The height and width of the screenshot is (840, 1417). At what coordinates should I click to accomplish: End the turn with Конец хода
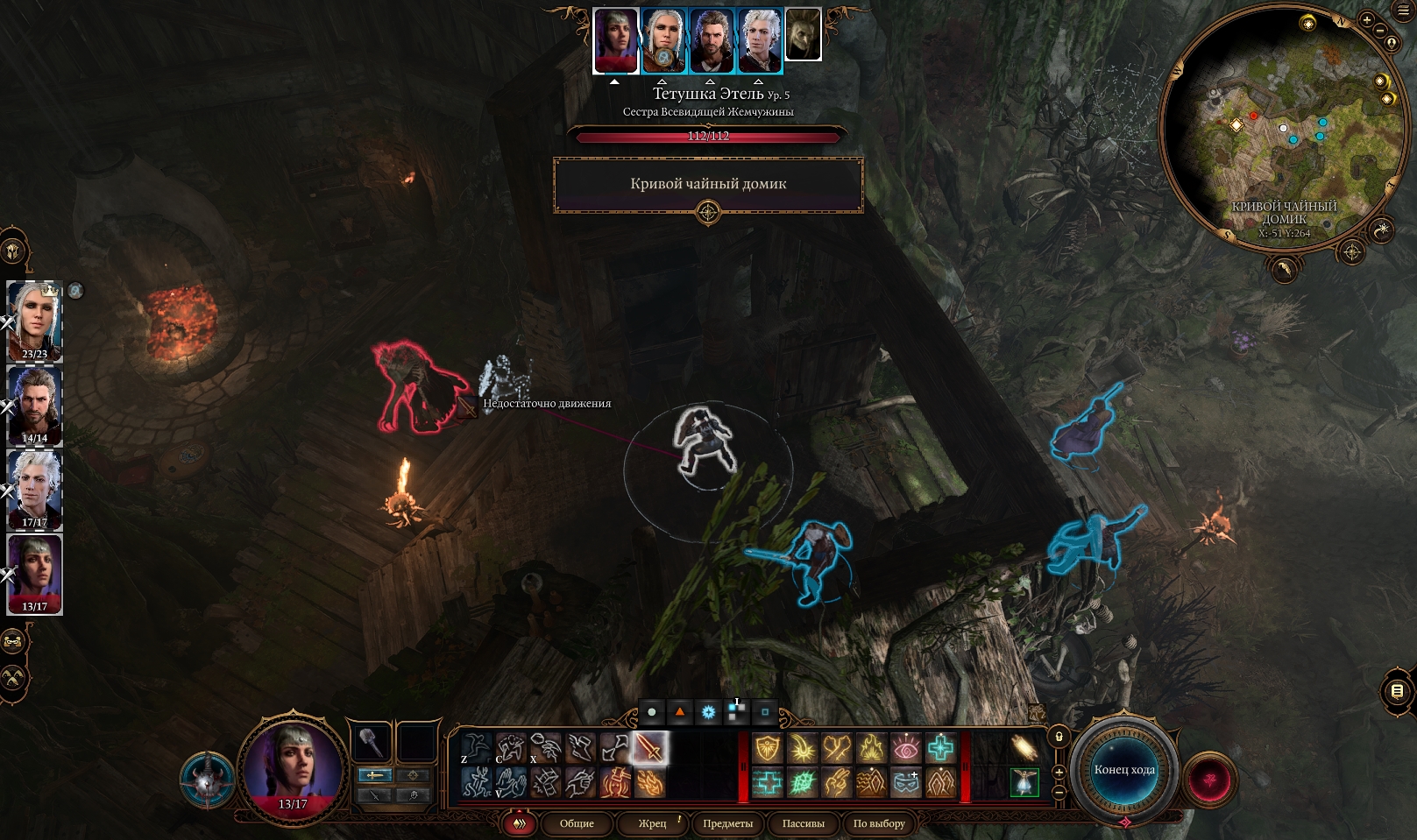point(1123,770)
